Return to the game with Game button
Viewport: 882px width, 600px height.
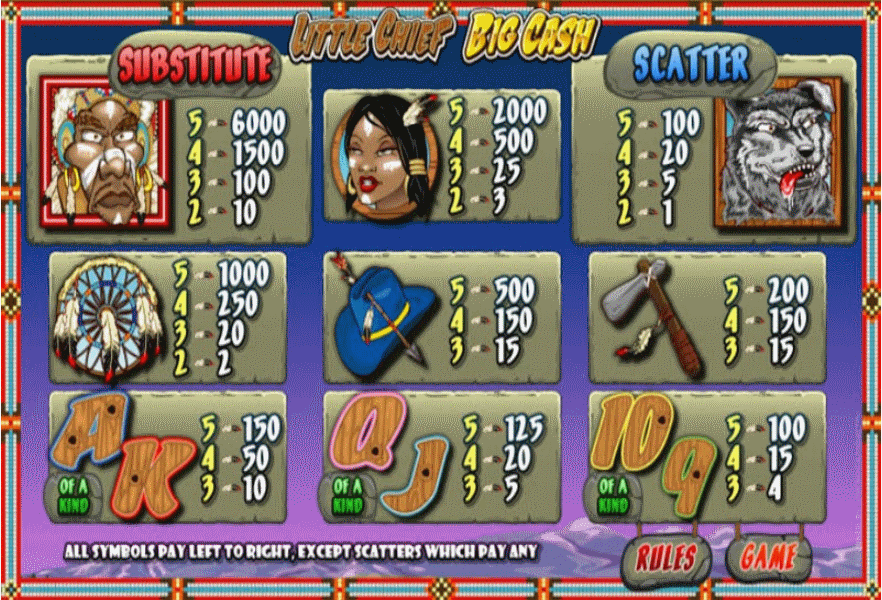click(769, 558)
